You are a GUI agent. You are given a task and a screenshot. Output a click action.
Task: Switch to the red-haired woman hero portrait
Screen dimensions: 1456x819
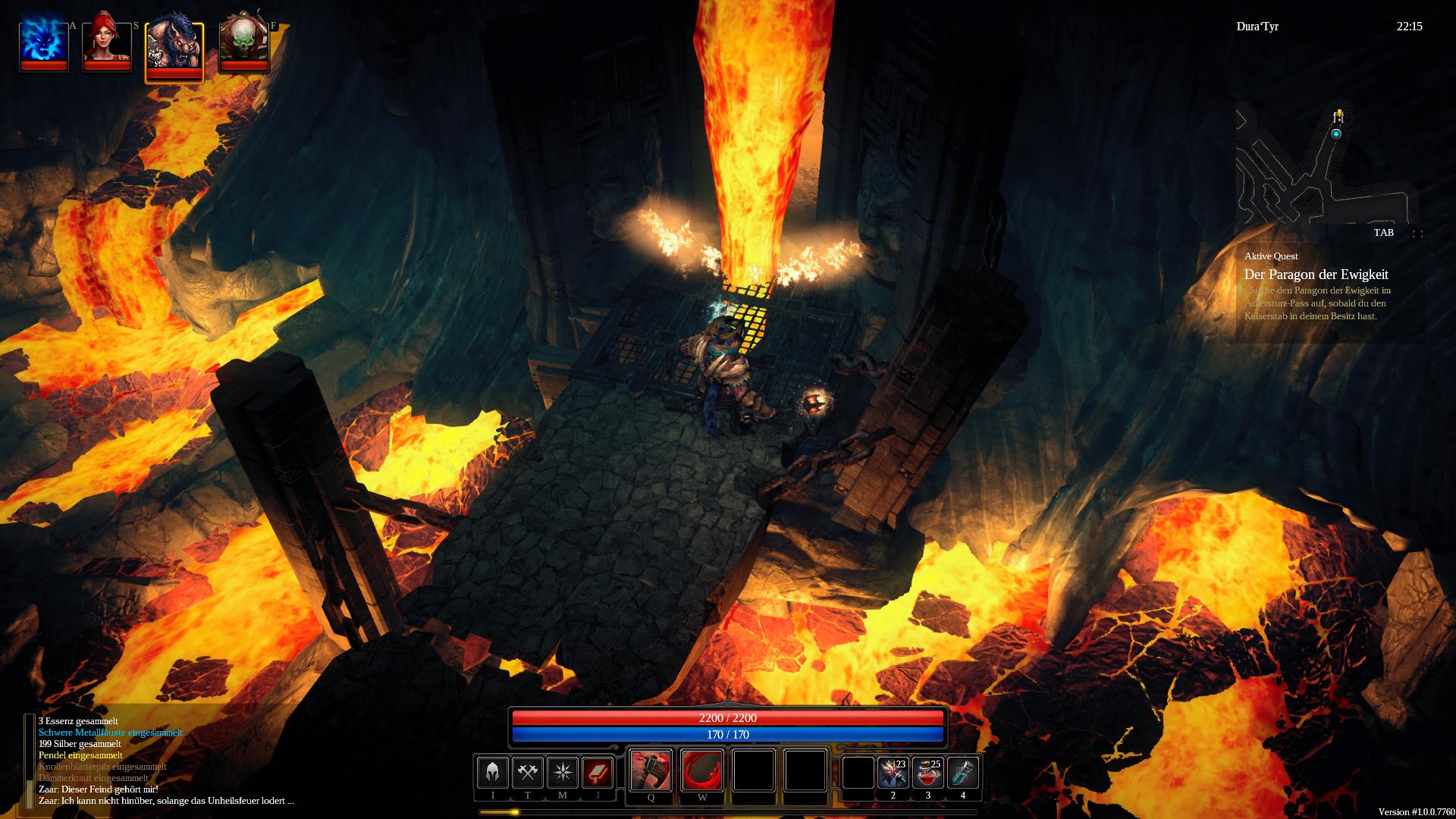click(x=106, y=43)
